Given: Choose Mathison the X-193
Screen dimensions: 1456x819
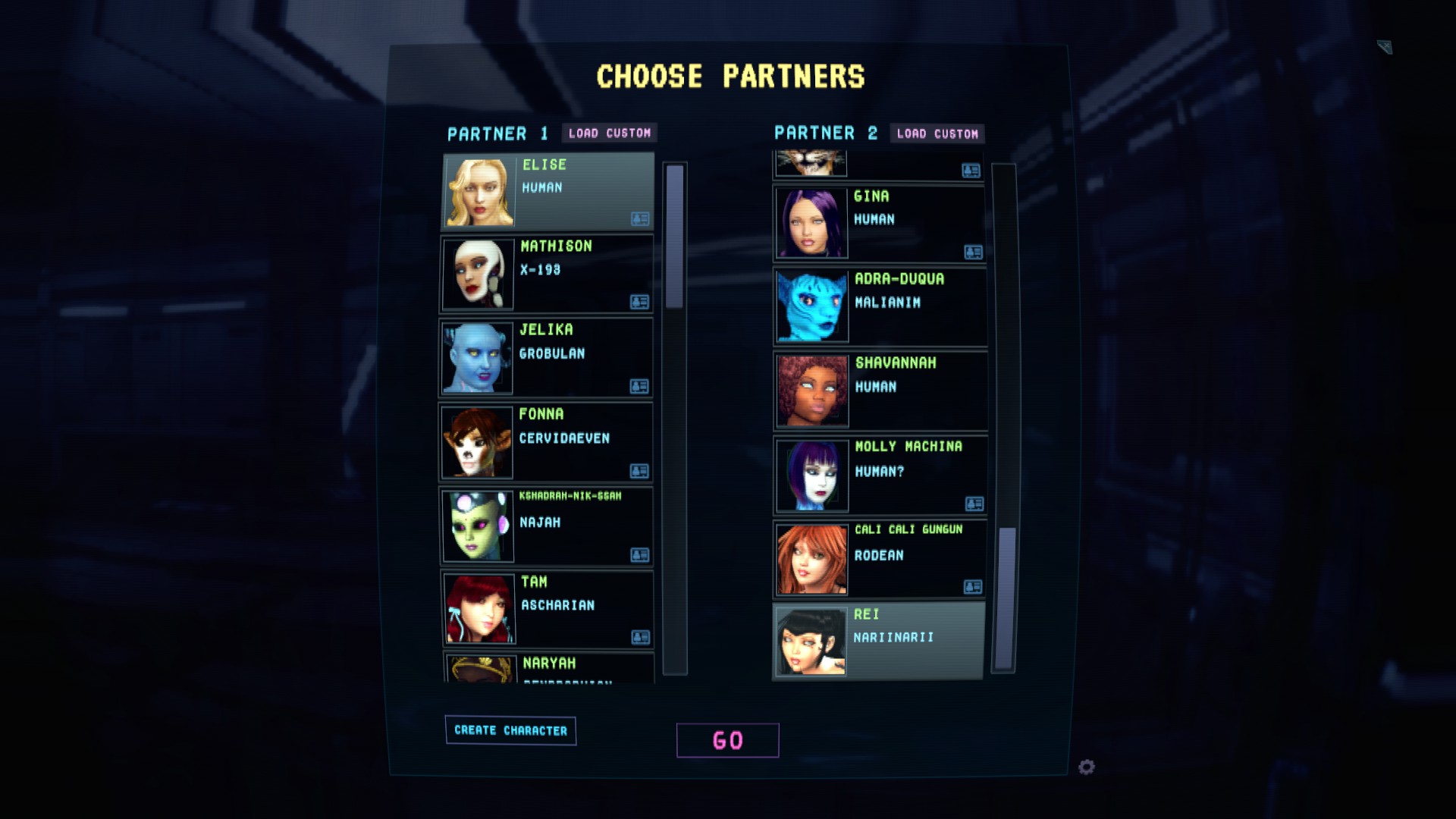Looking at the screenshot, I should click(546, 274).
